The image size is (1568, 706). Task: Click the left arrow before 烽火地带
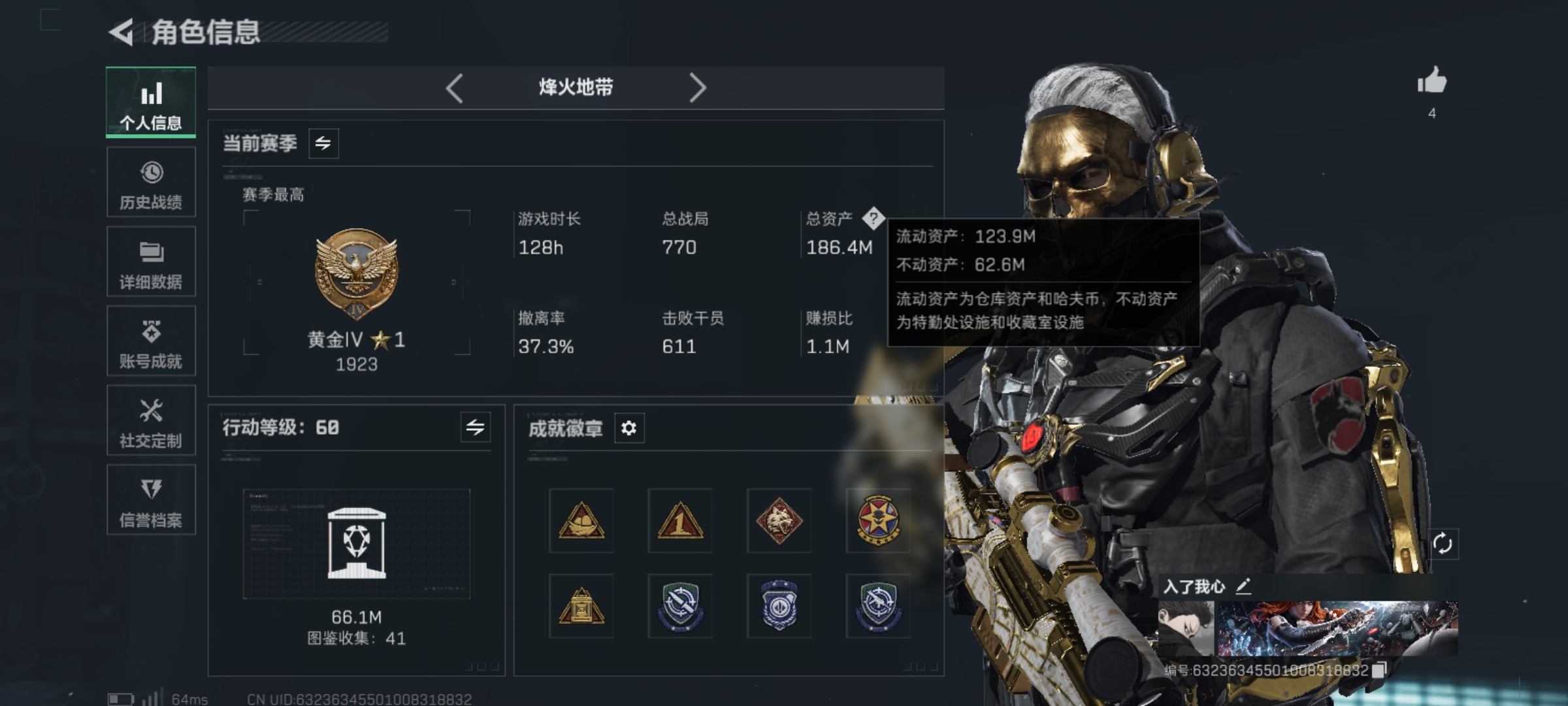click(455, 87)
